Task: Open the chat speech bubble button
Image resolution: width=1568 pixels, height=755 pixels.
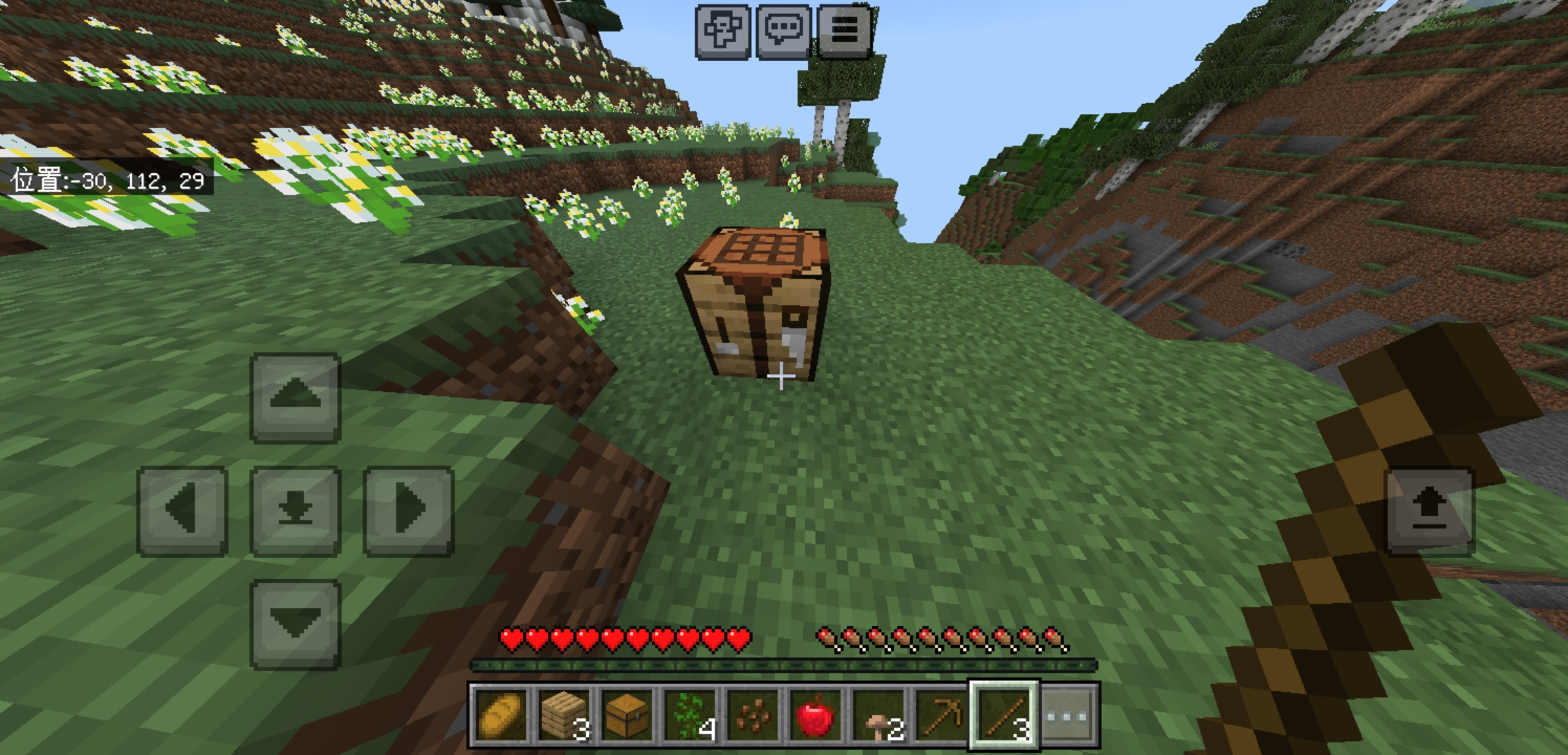Action: [x=783, y=31]
